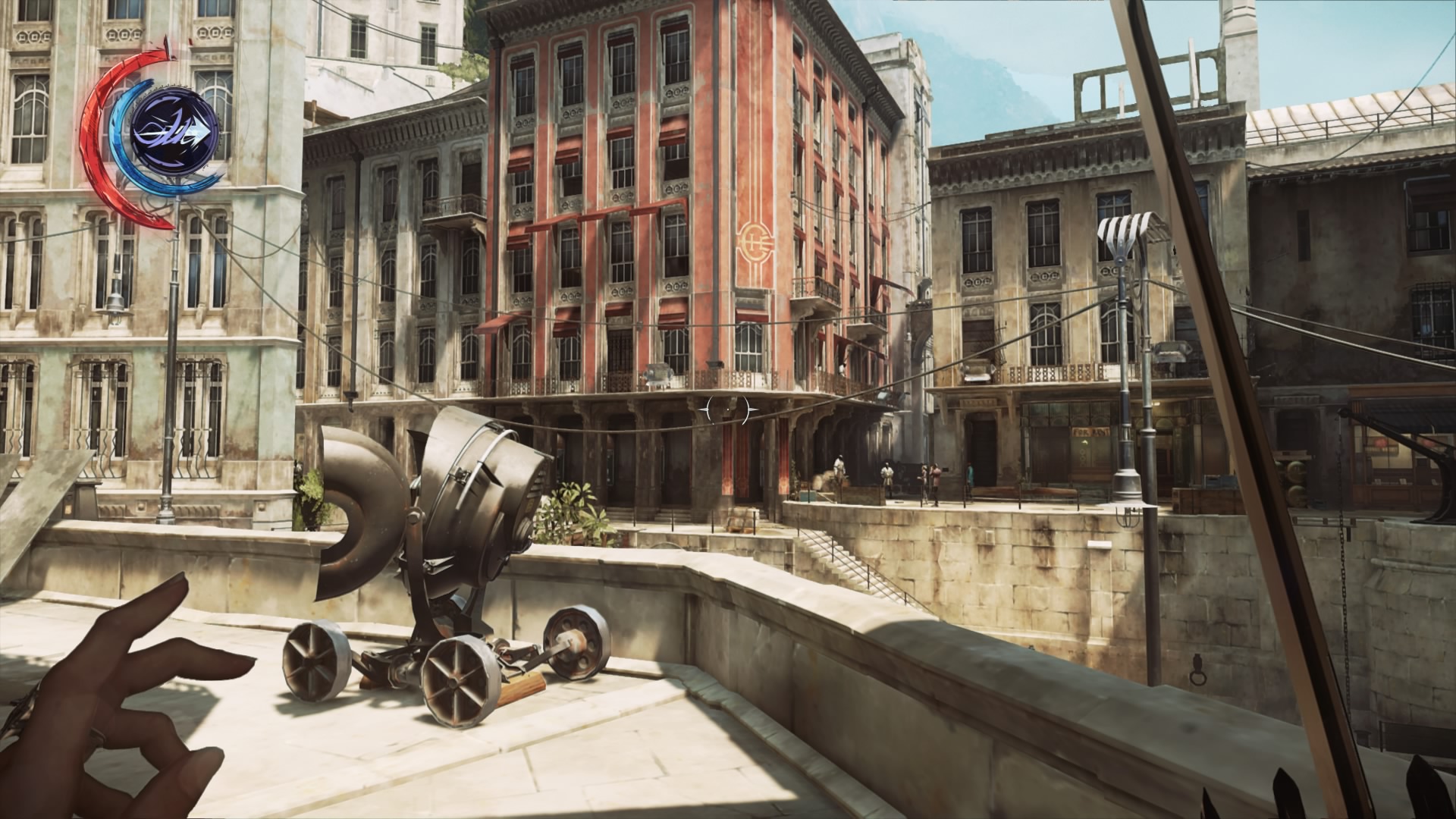The height and width of the screenshot is (819, 1456).
Task: Expand the FOR RENT storefront sign
Action: (x=1090, y=431)
